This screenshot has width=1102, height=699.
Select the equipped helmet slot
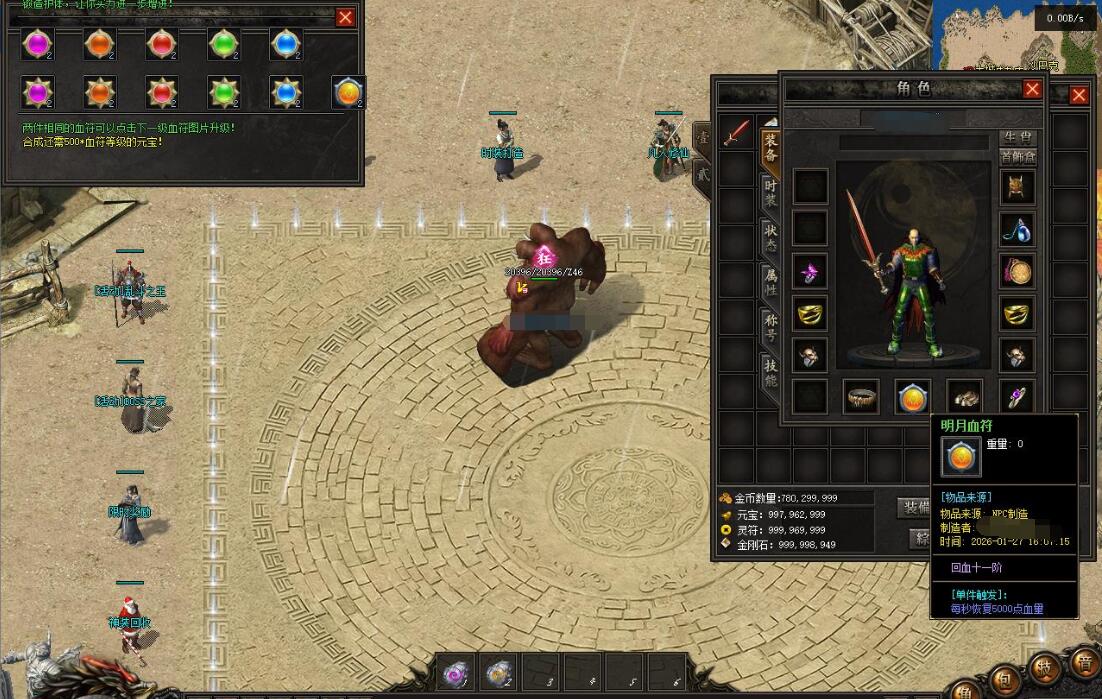click(x=1017, y=187)
